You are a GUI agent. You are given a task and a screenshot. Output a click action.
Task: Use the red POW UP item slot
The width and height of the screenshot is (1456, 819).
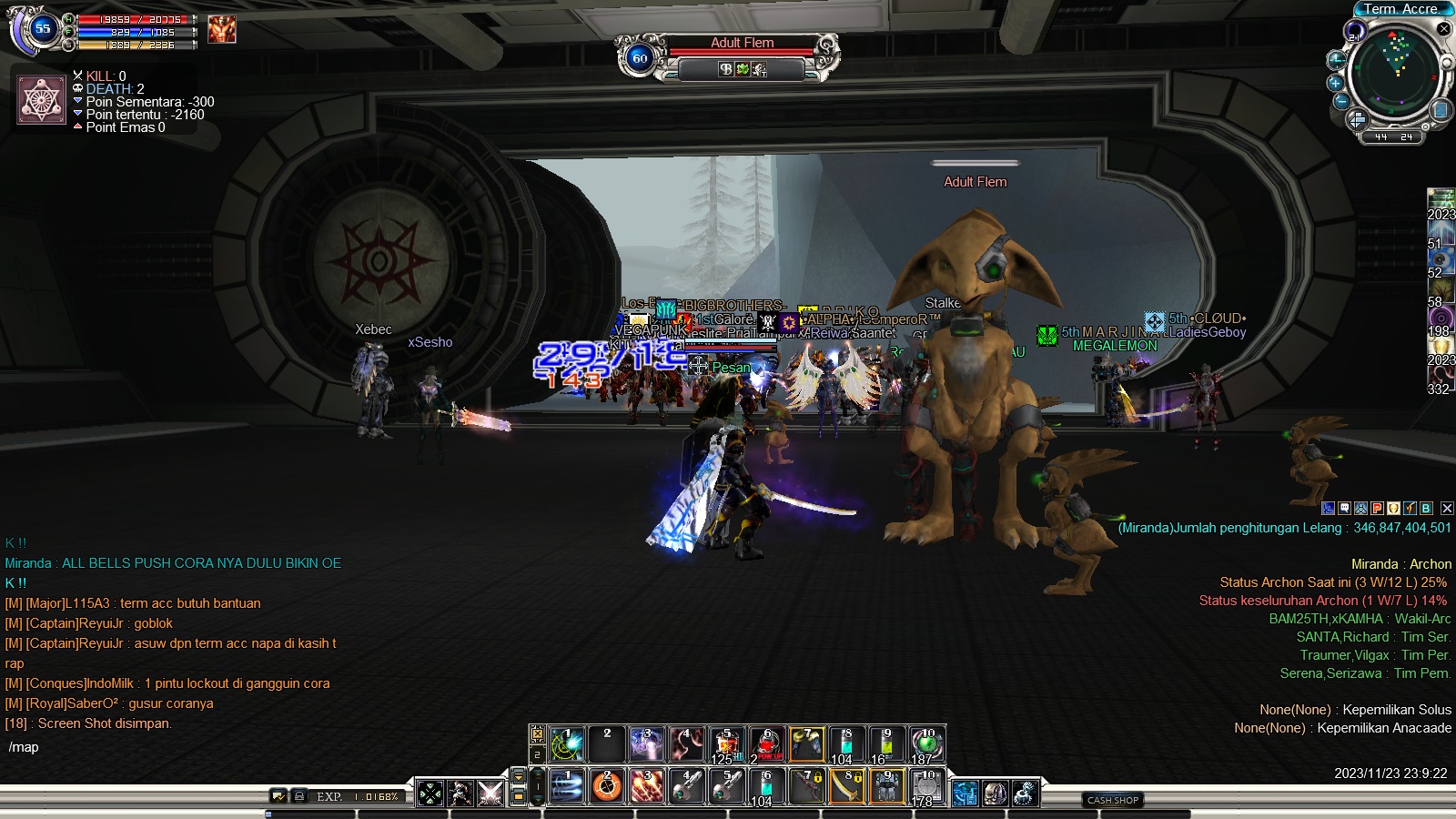coord(767,744)
